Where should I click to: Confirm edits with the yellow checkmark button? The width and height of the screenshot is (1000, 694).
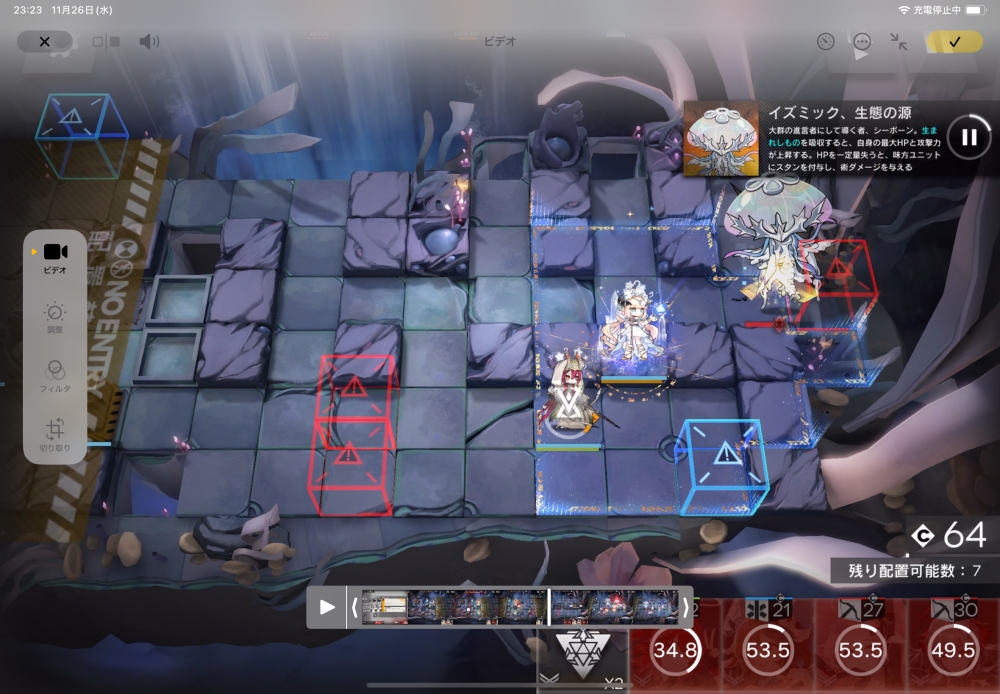tap(954, 42)
